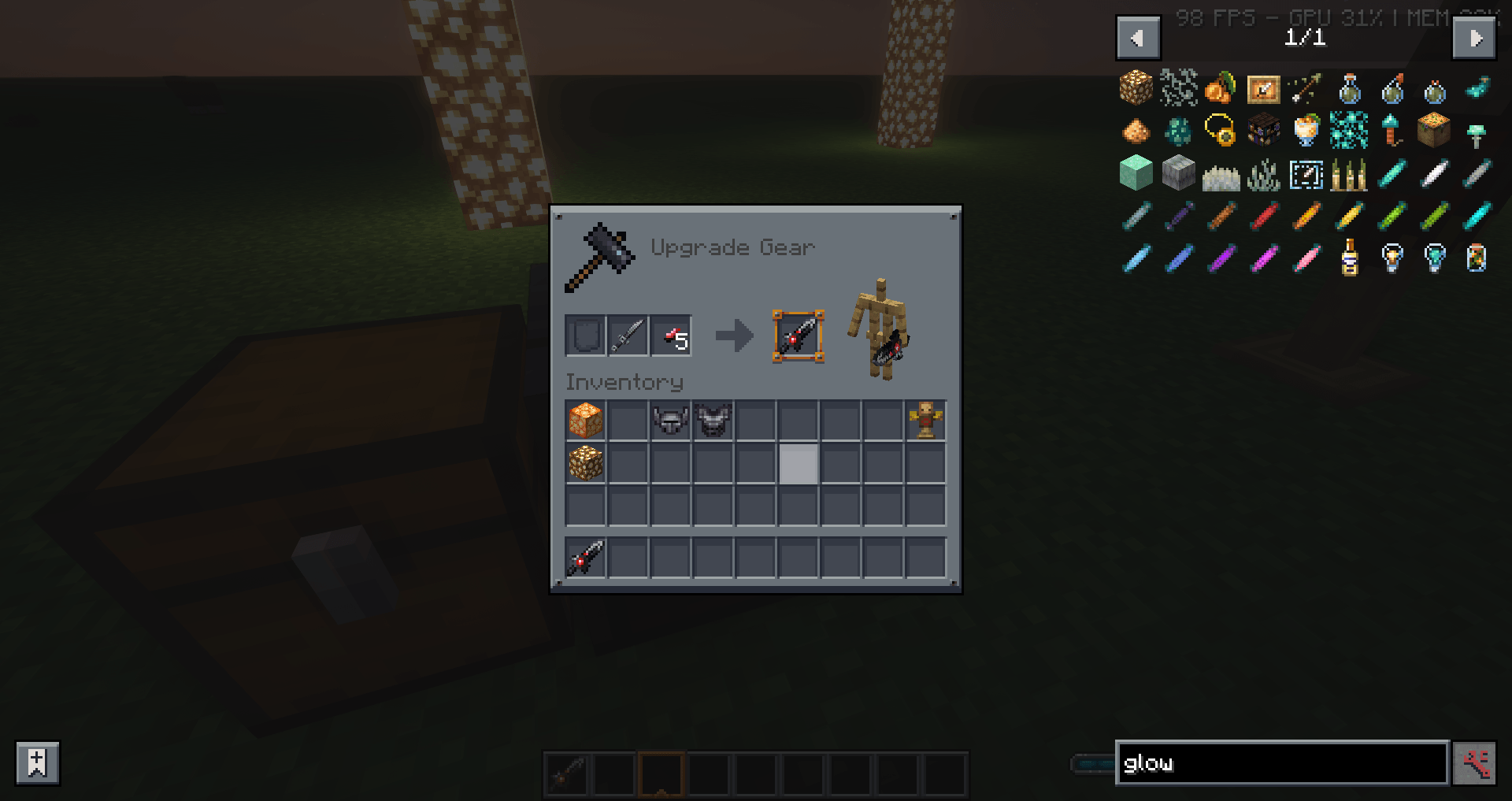The image size is (1512, 801).
Task: Click the sword in the recipe's result slot
Action: (x=798, y=336)
